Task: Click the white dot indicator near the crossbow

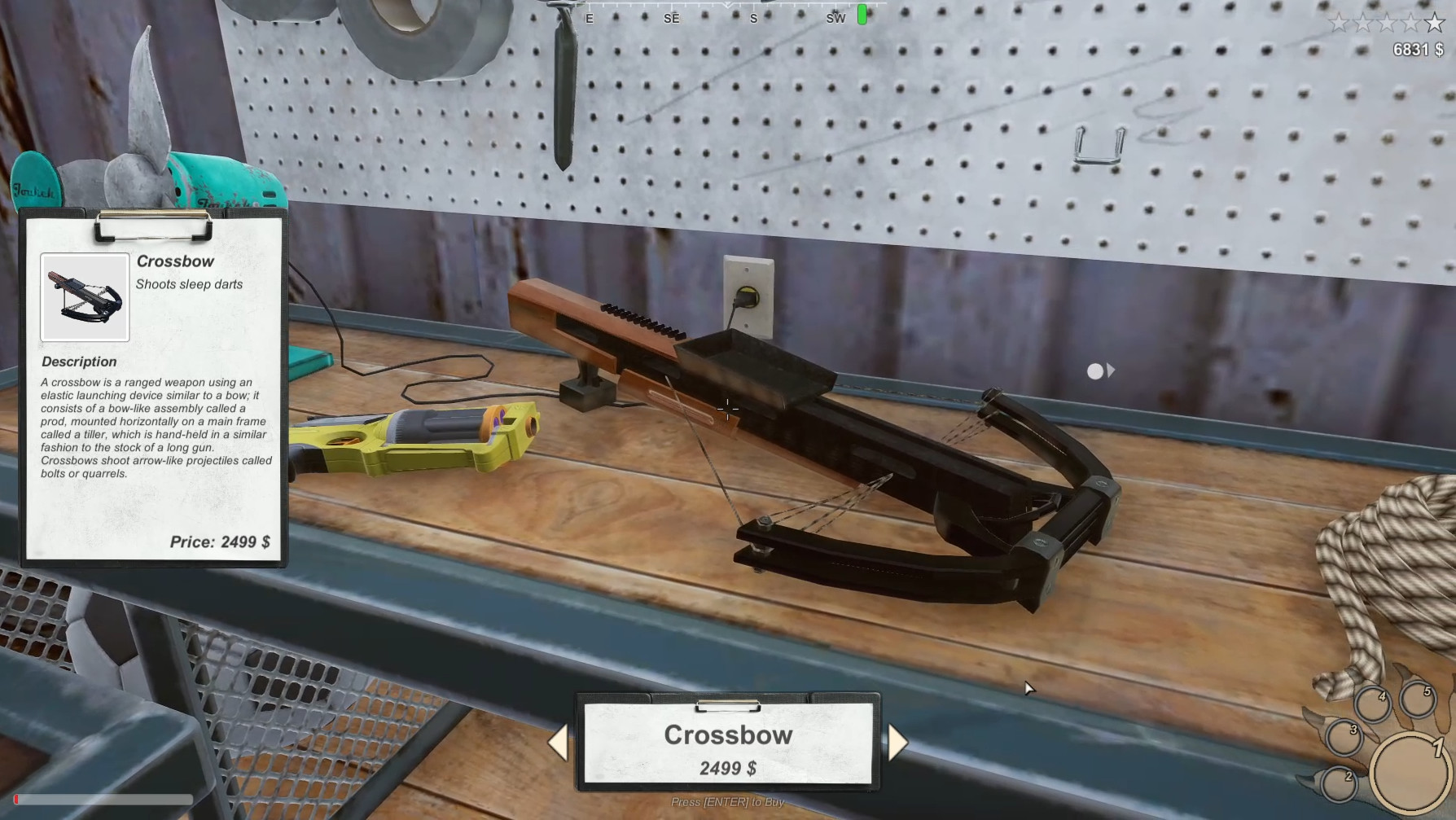Action: point(1095,371)
